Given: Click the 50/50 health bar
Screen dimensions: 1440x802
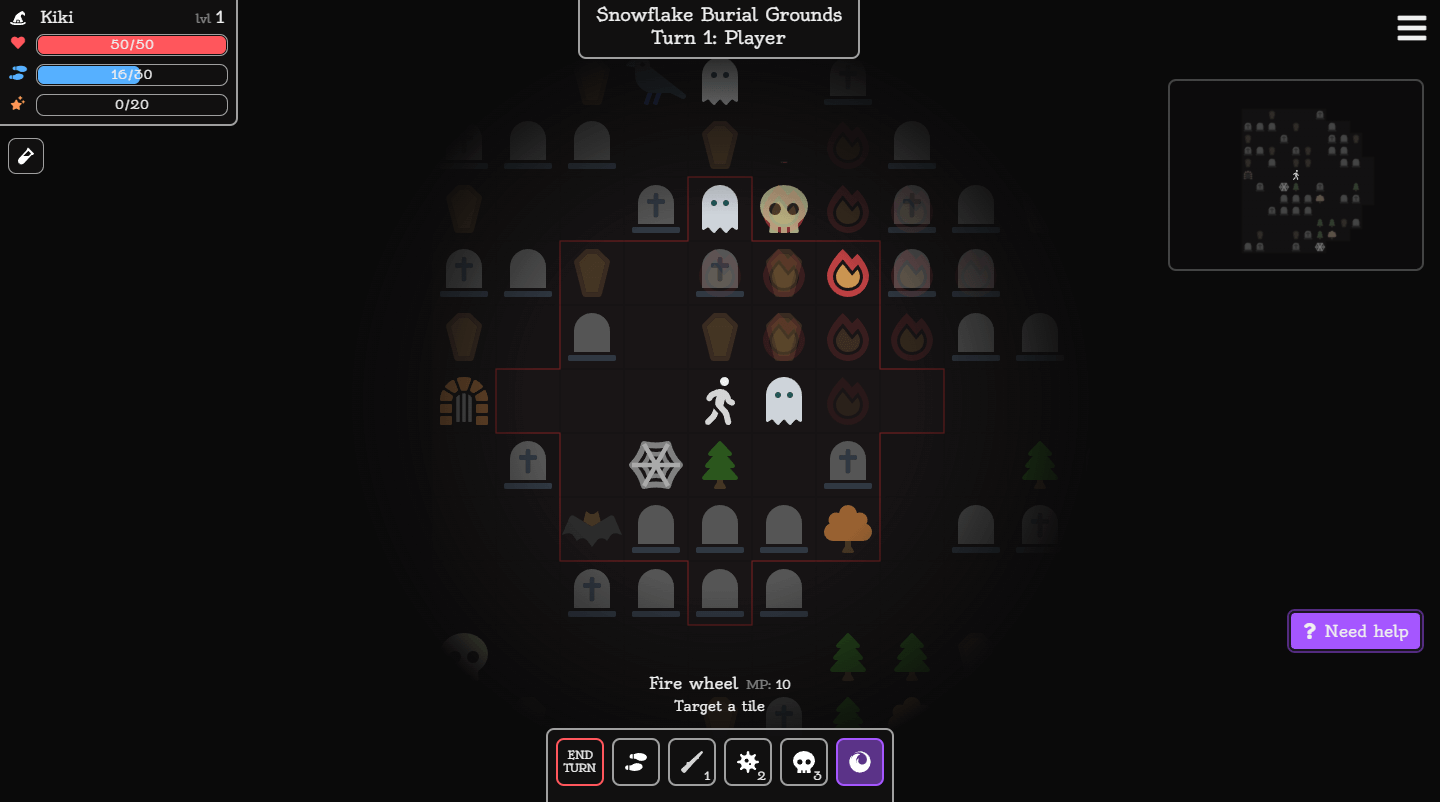Looking at the screenshot, I should [131, 44].
